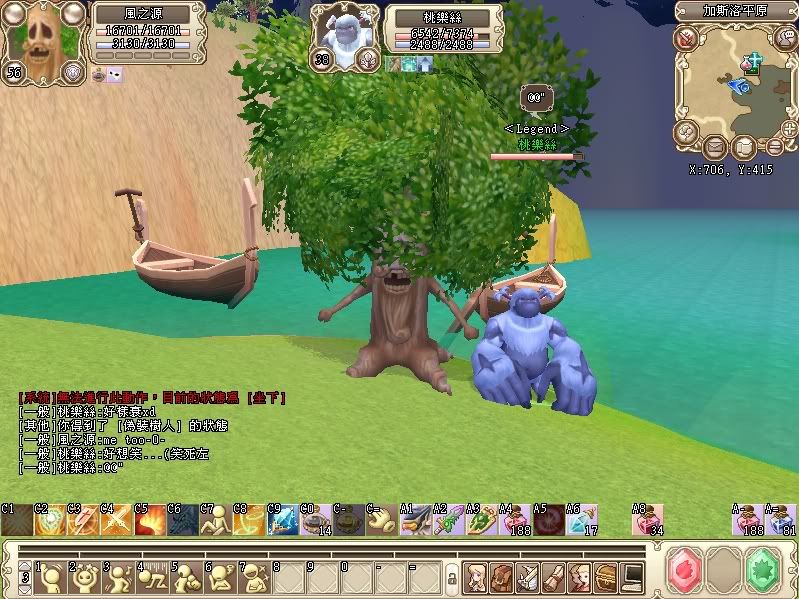Use the C4 crossed swords skill
799x599 pixels.
(x=116, y=521)
